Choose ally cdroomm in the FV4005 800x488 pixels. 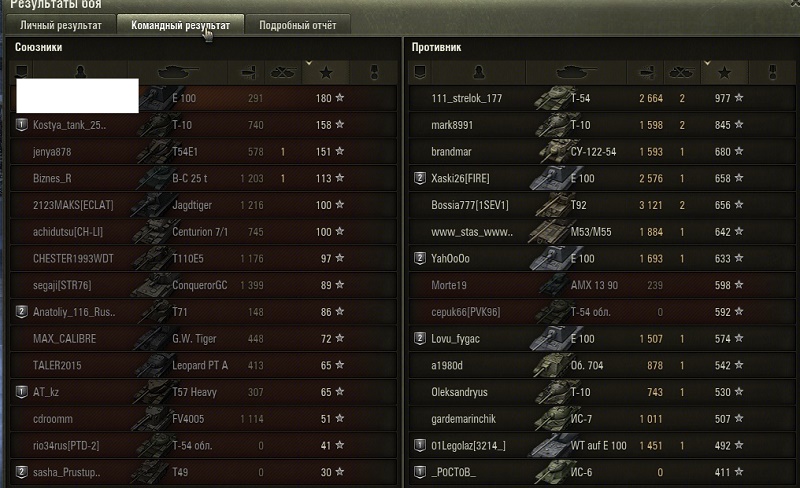coord(200,418)
